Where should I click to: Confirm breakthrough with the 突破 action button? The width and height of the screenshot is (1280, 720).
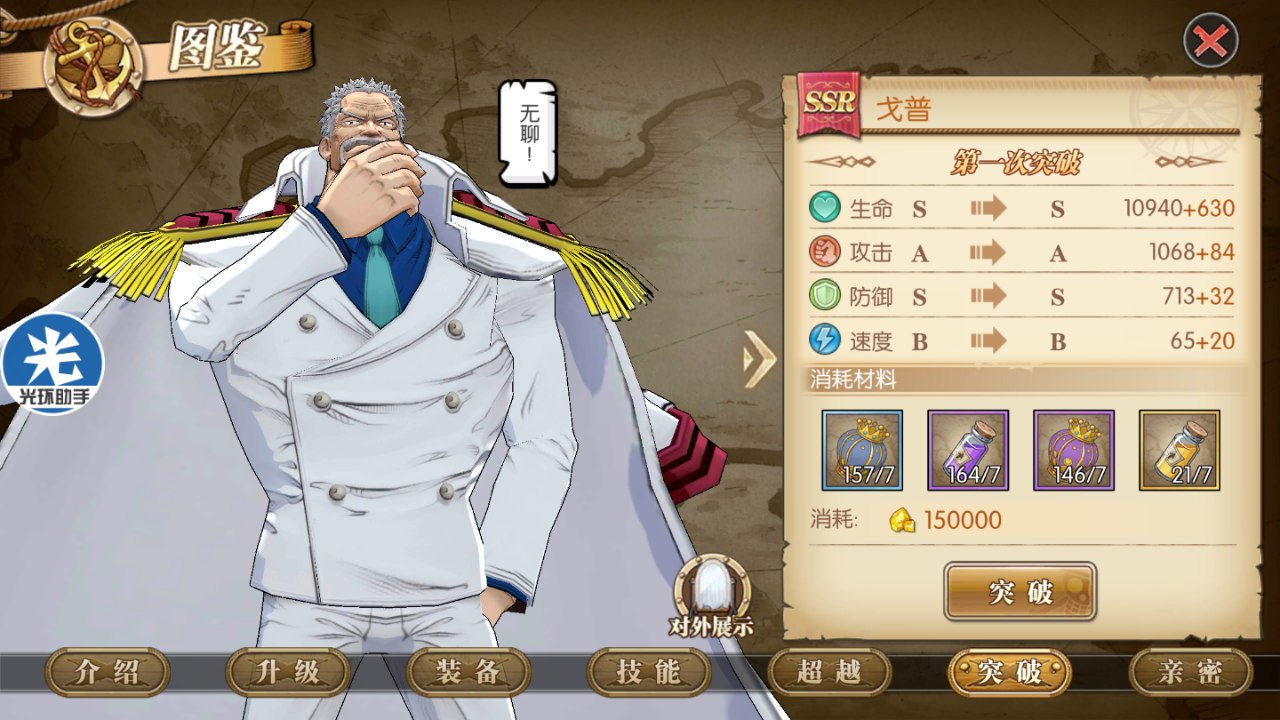[1020, 591]
